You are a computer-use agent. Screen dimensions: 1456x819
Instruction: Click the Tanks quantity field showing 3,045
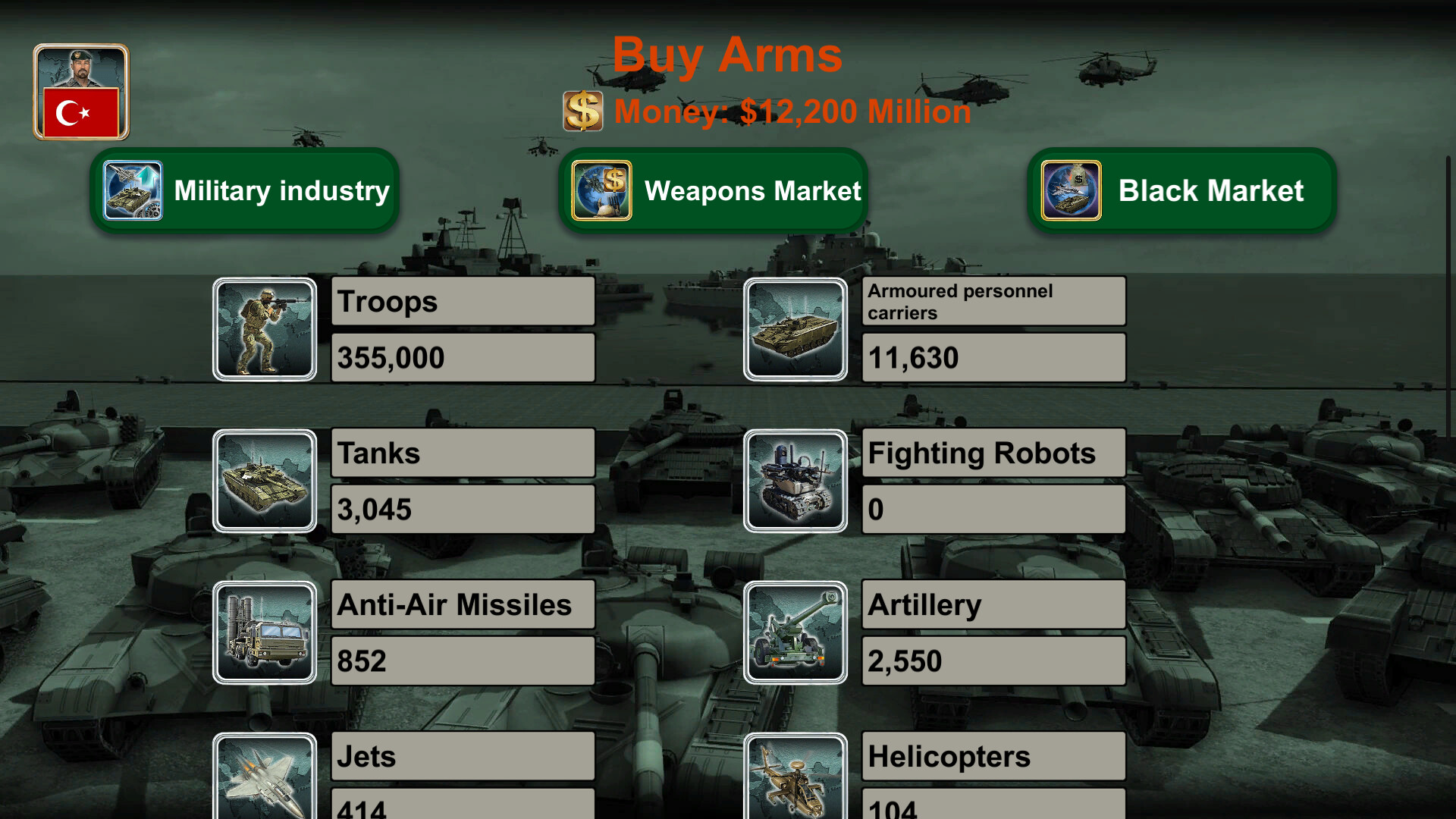coord(463,509)
